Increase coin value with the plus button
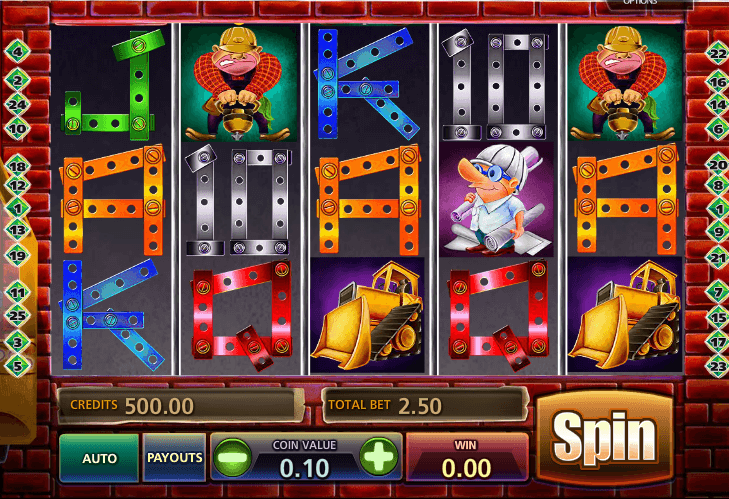This screenshot has width=729, height=499. (x=378, y=459)
